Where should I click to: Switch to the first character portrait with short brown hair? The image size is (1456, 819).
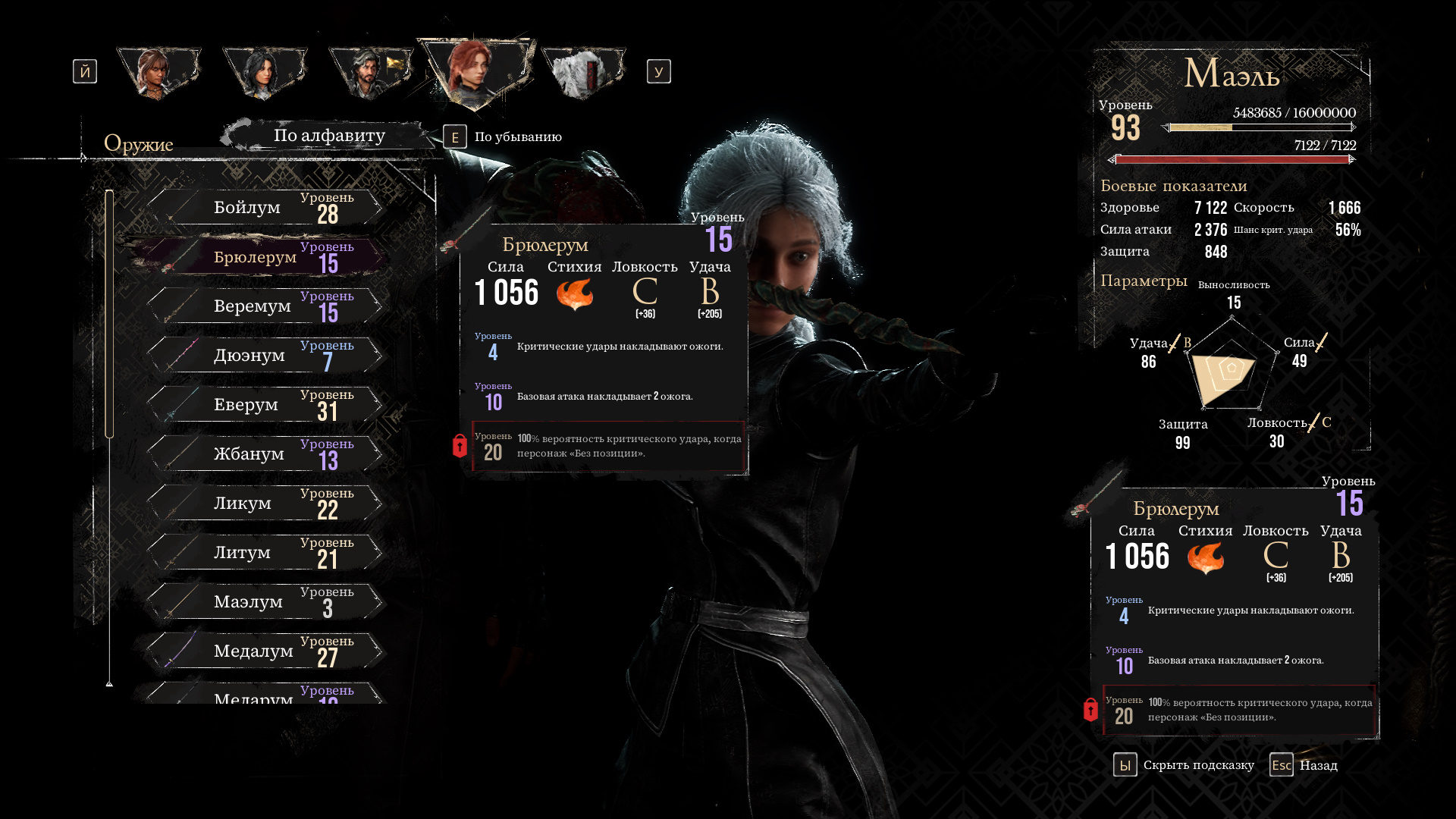[x=158, y=72]
